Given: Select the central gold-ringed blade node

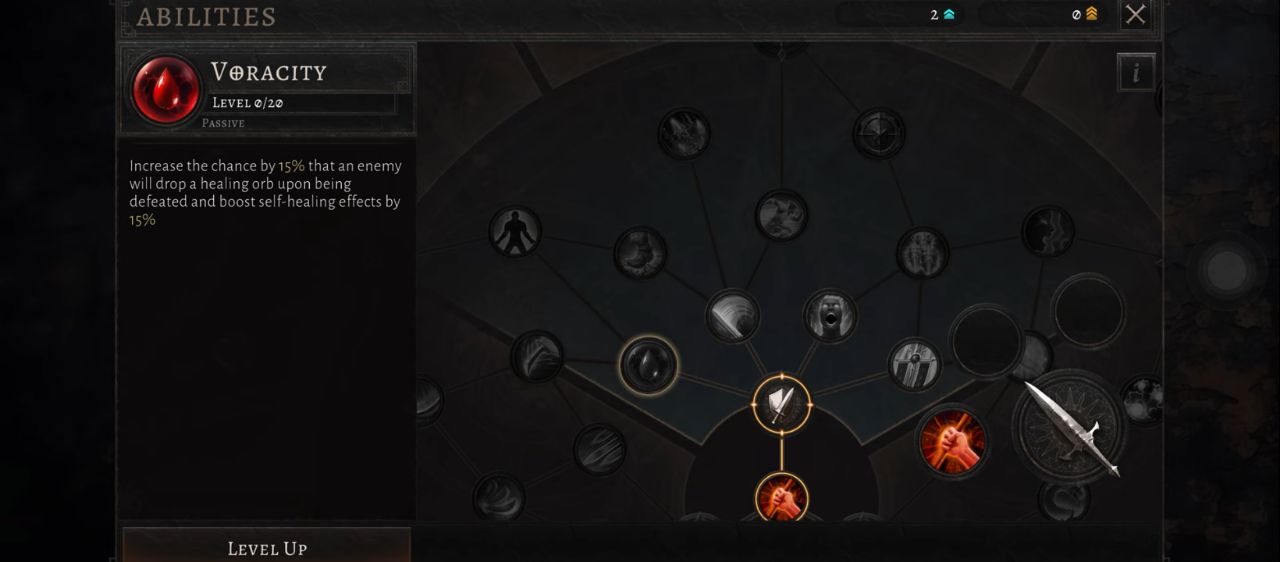Looking at the screenshot, I should point(781,404).
